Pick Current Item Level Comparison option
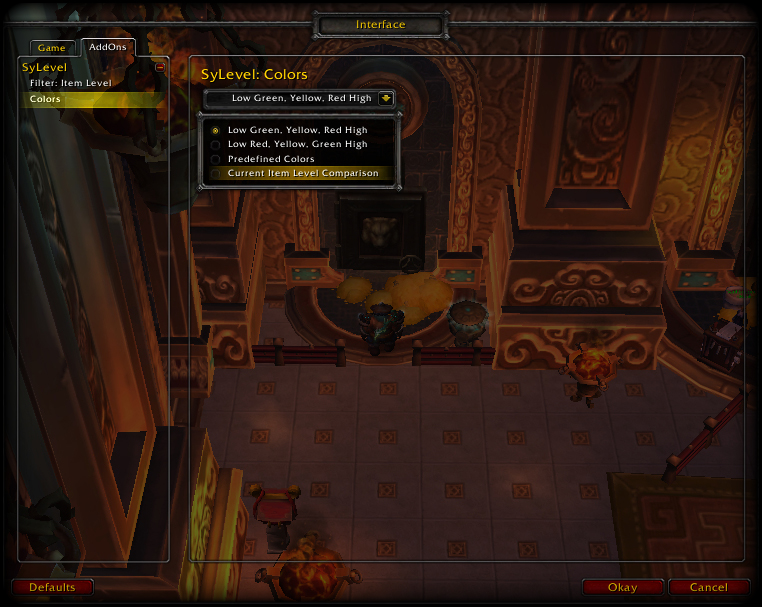 tap(302, 173)
